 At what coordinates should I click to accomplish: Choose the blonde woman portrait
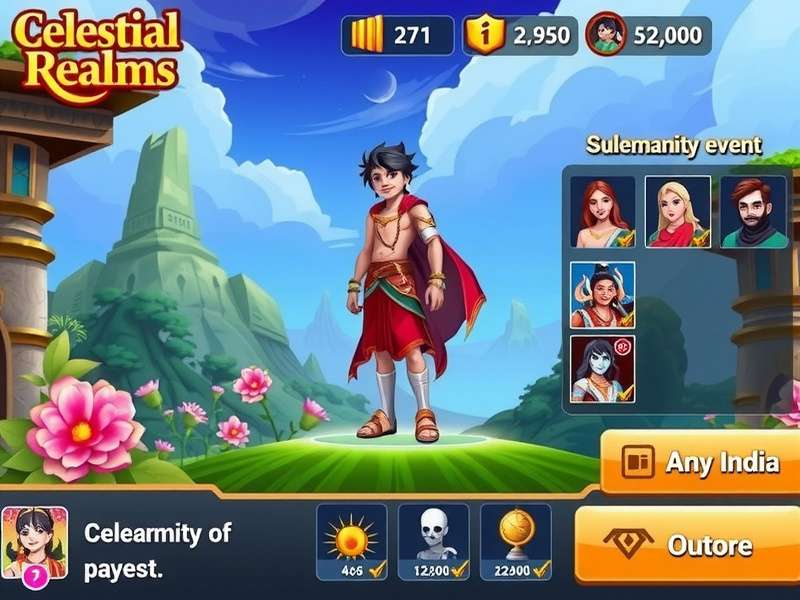(677, 211)
